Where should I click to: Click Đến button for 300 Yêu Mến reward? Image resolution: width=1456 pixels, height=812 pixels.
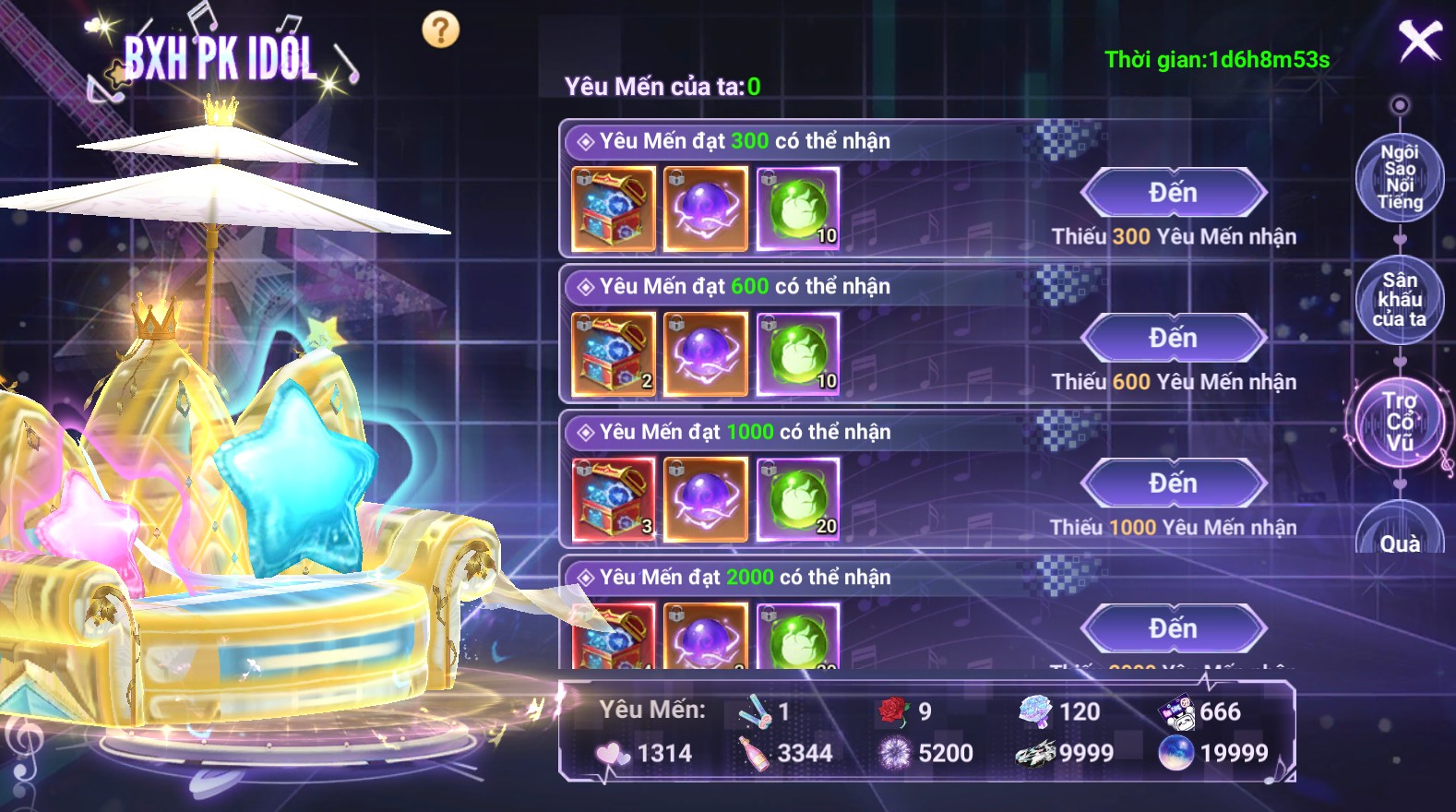(x=1173, y=194)
